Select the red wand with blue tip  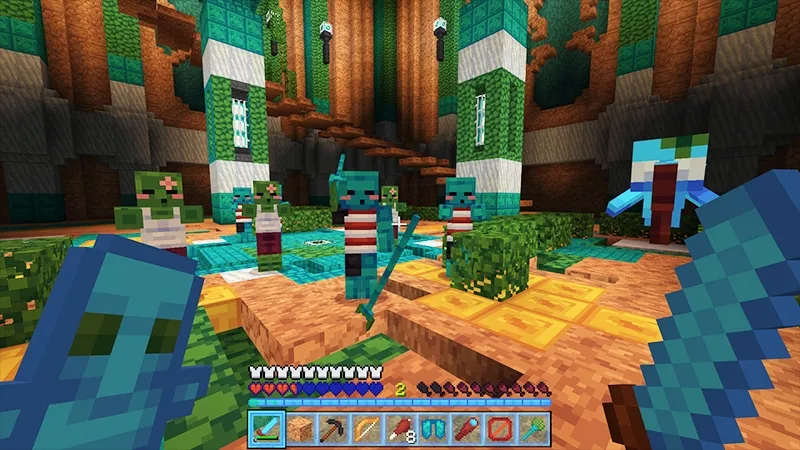(466, 428)
